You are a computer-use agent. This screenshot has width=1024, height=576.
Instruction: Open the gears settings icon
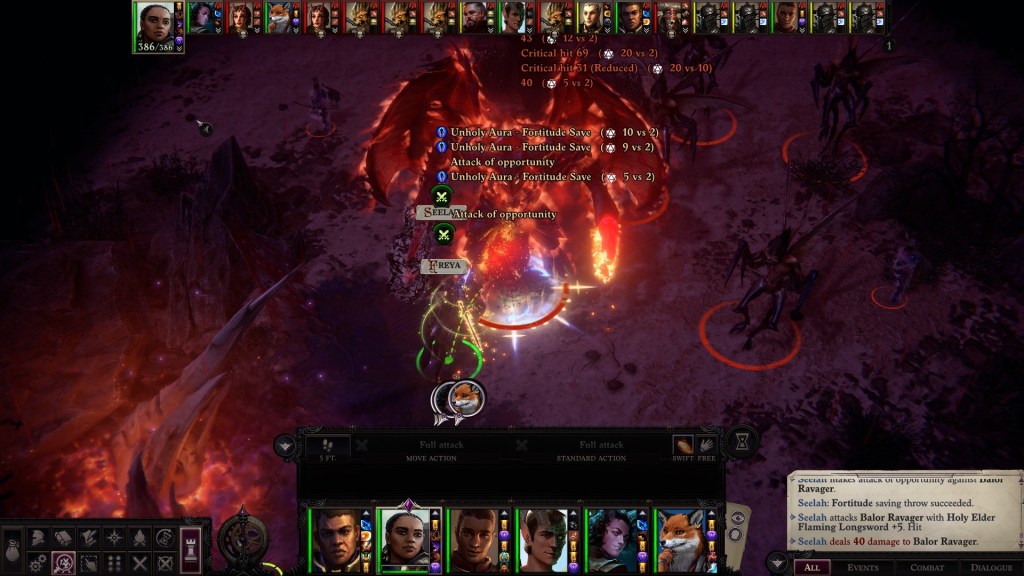click(x=37, y=563)
